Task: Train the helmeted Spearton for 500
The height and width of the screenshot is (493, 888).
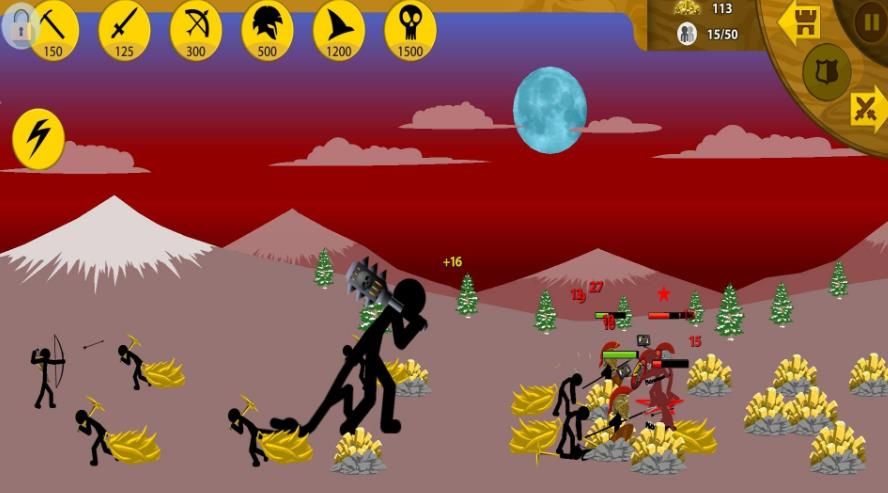Action: pyautogui.click(x=267, y=29)
